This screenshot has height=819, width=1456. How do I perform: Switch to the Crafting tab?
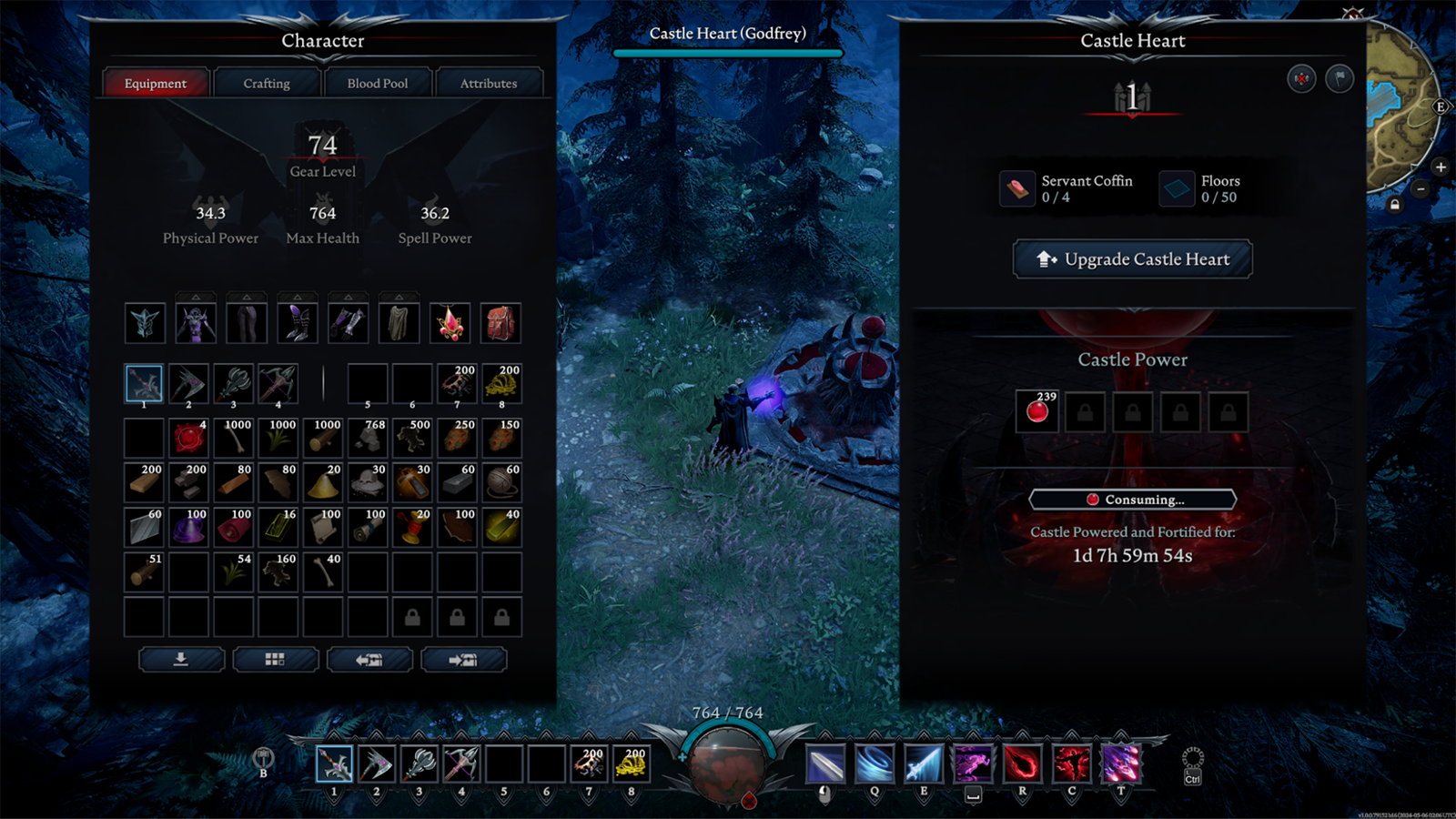(x=267, y=83)
